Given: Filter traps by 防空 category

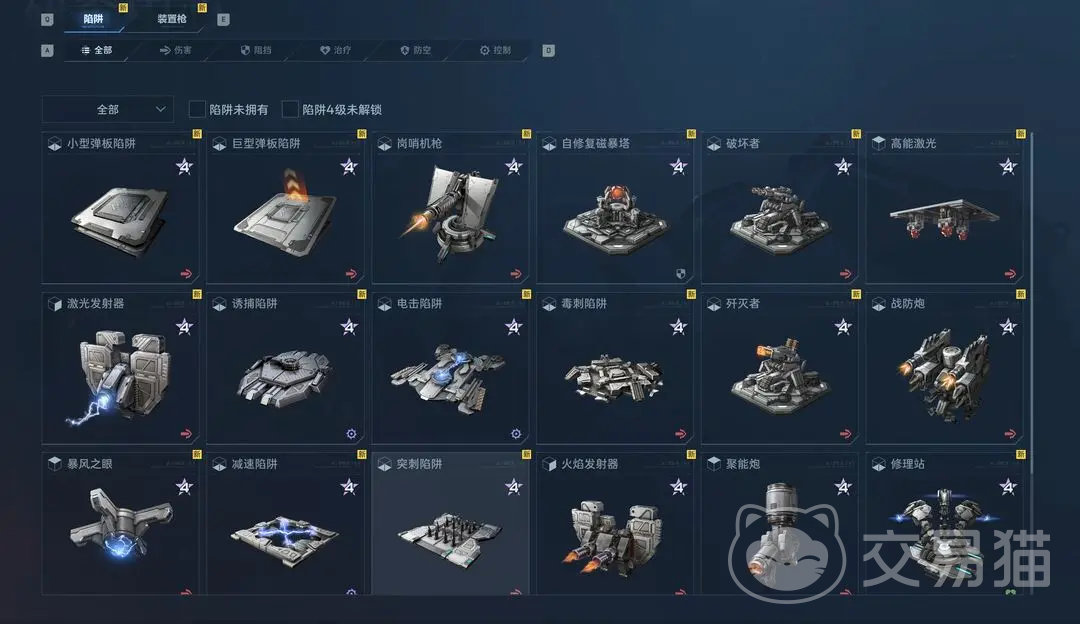Looking at the screenshot, I should 416,50.
